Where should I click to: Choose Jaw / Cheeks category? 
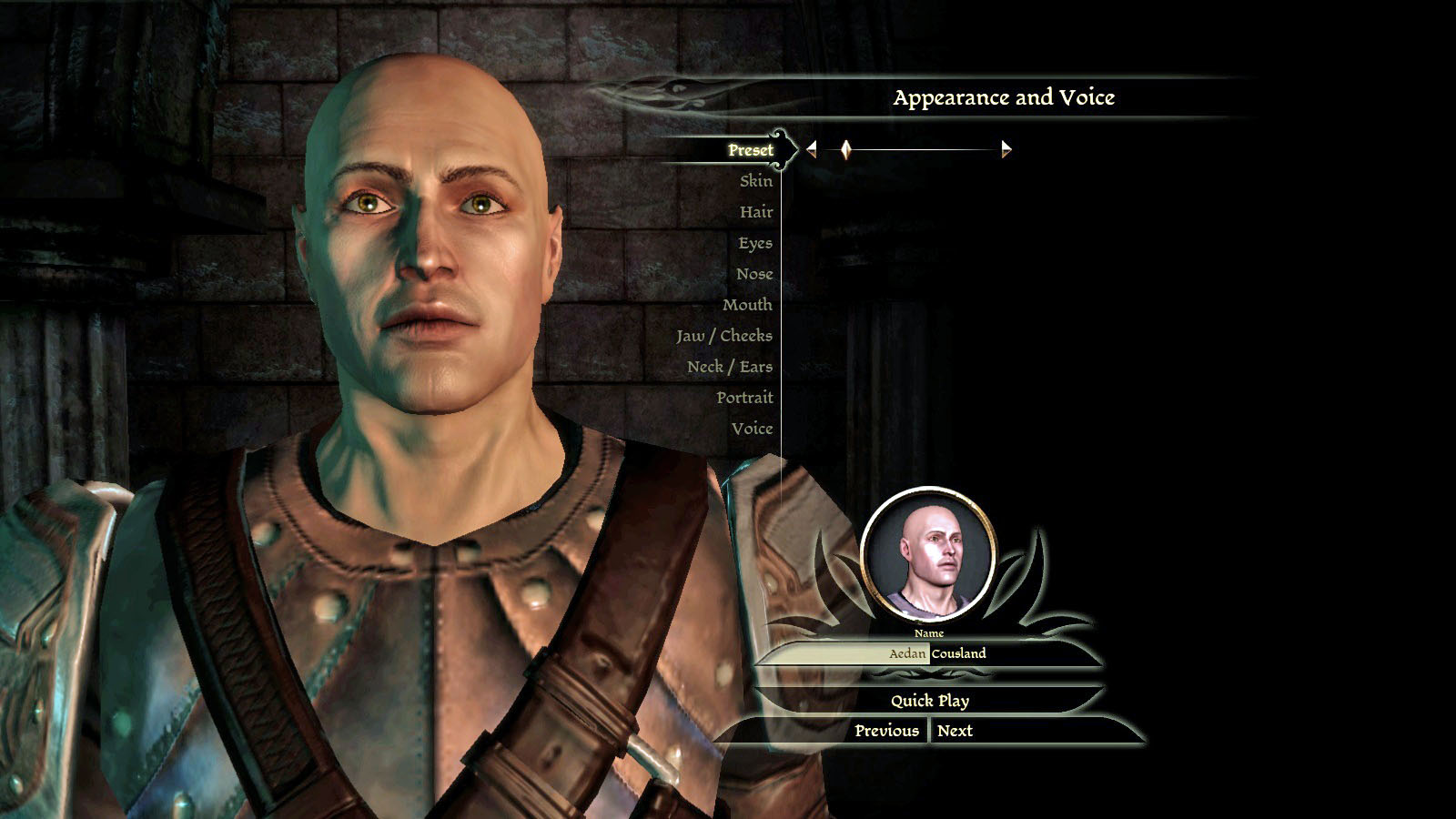(x=723, y=336)
